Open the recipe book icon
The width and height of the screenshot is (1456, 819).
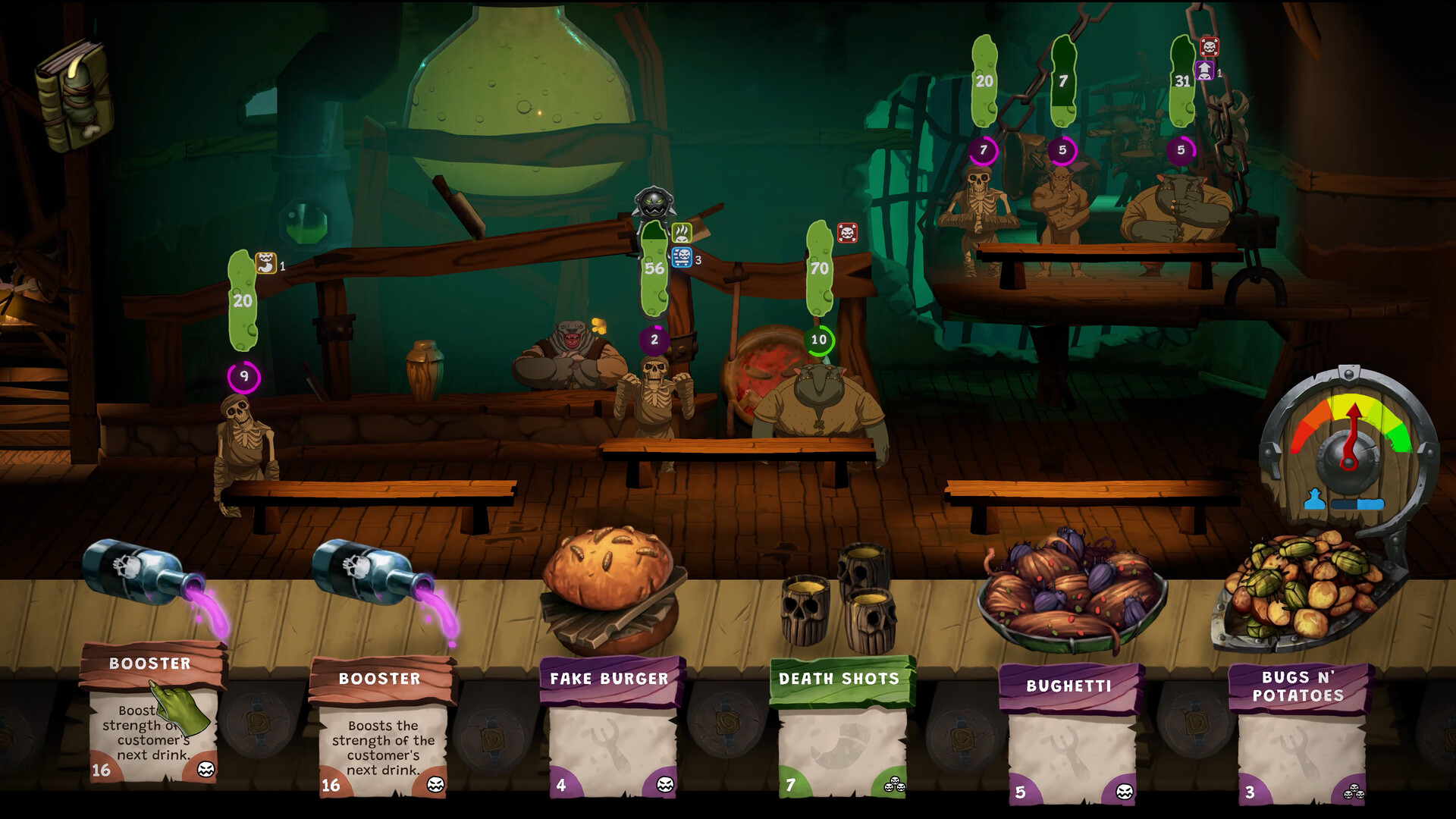coord(74,95)
